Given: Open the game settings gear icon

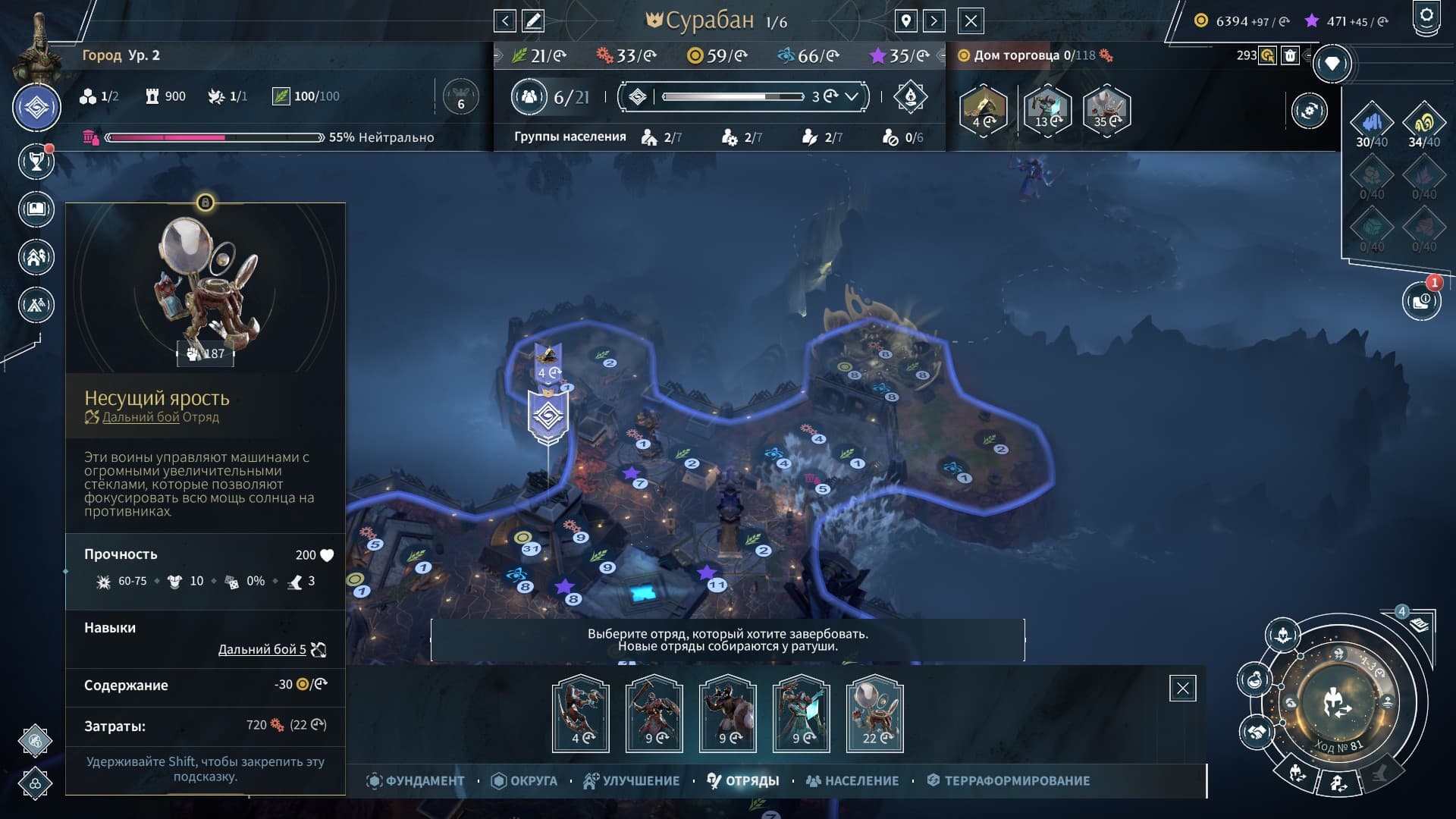Looking at the screenshot, I should (1426, 17).
